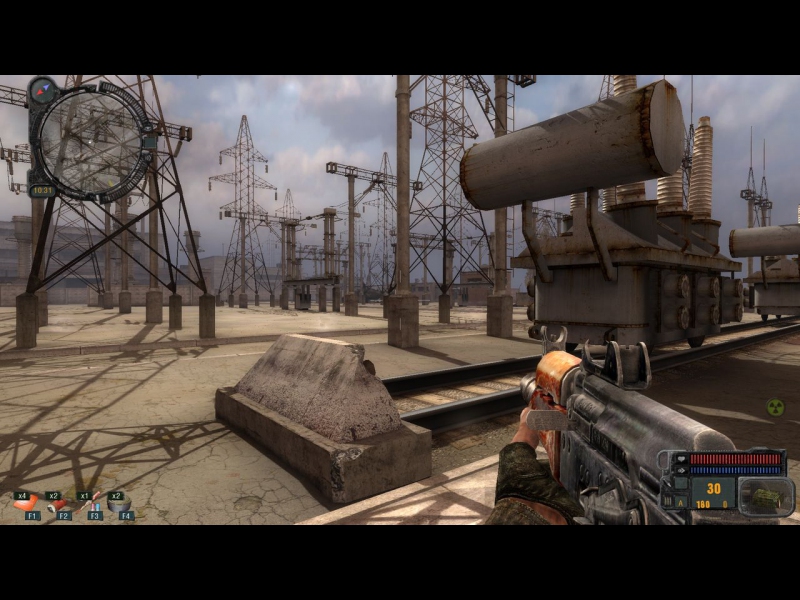Click the radiation warning icon
Viewport: 800px width, 600px height.
coord(774,407)
